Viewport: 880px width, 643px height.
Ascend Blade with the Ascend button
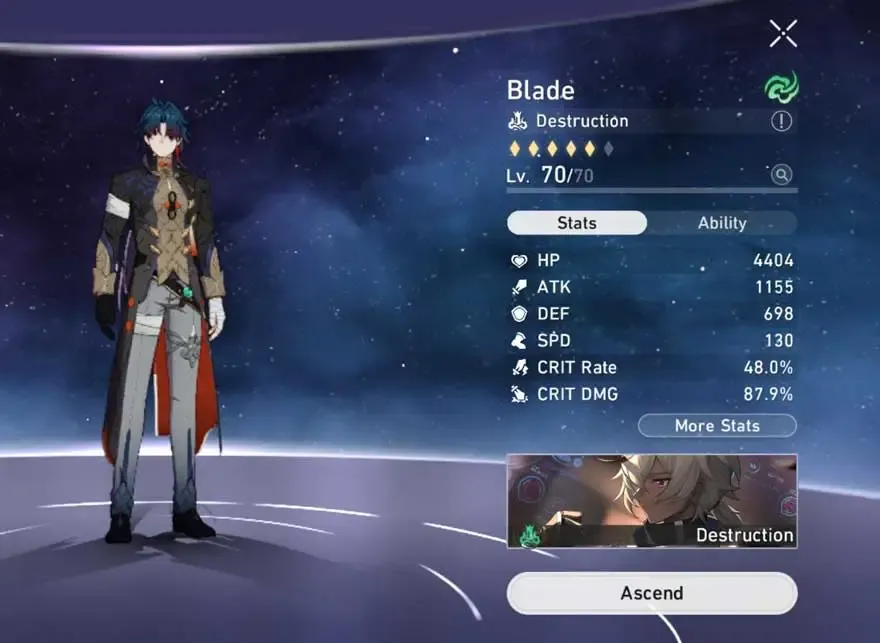652,593
